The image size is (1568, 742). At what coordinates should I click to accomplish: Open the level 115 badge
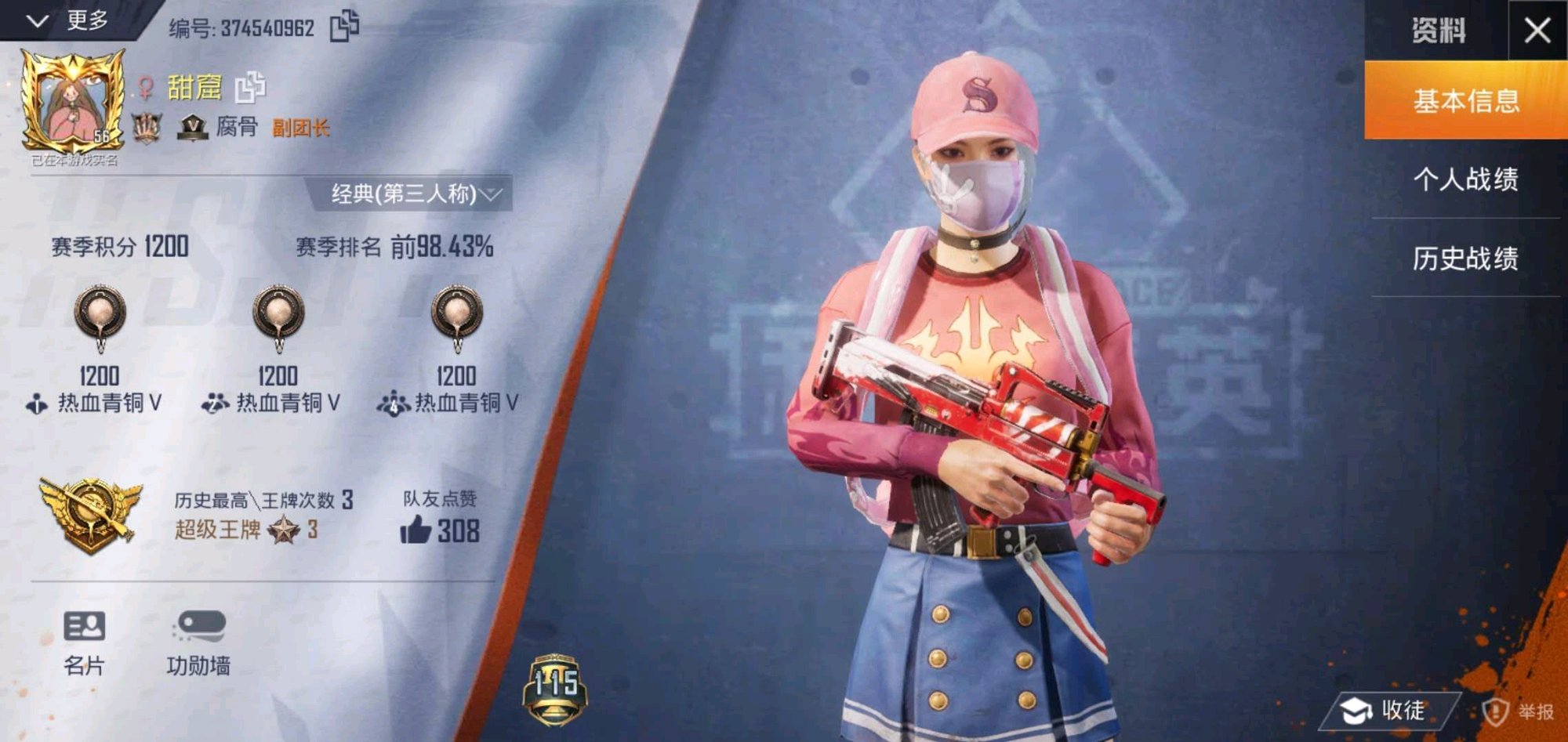[555, 688]
